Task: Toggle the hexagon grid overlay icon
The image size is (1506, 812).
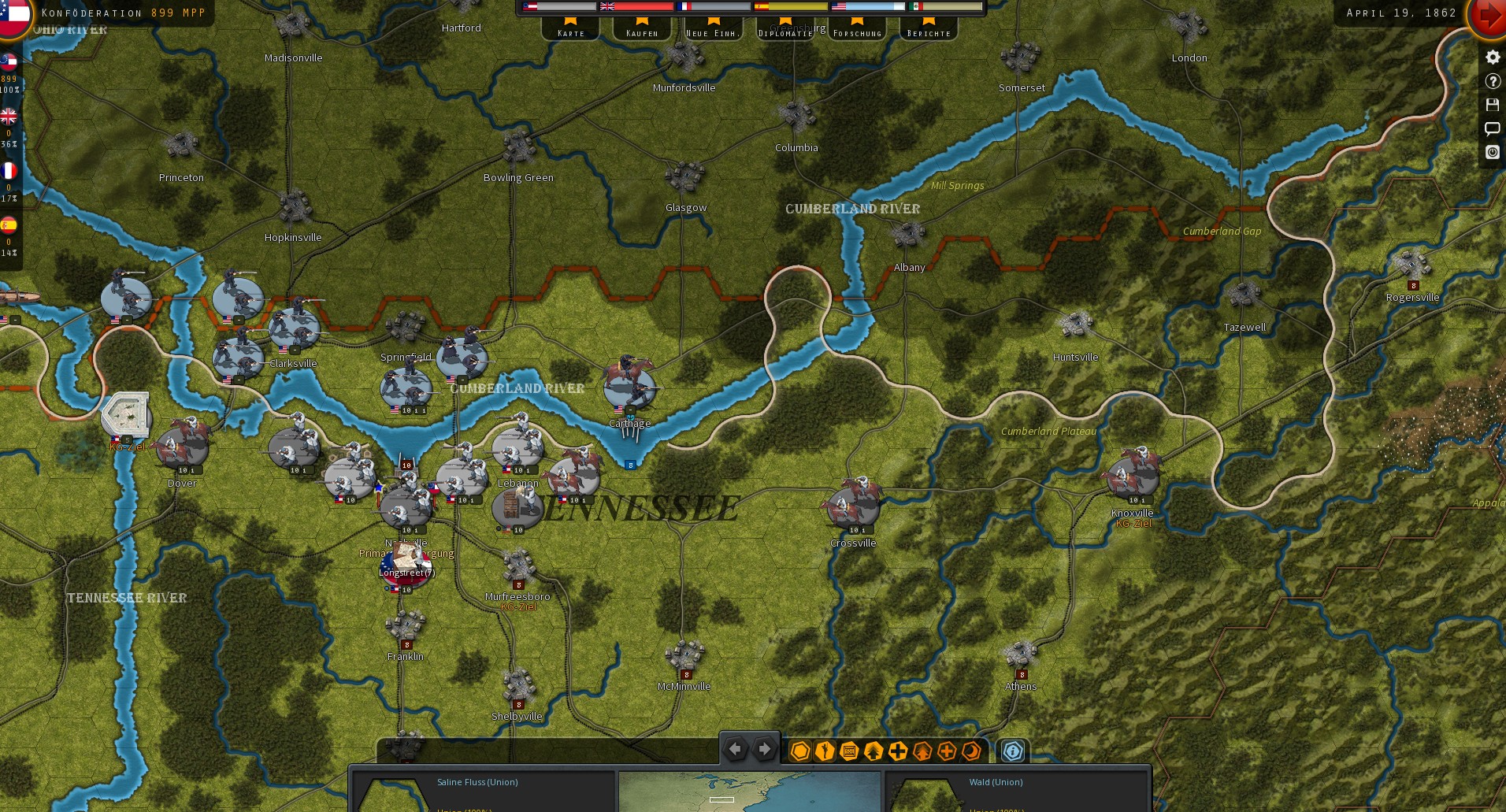Action: [x=799, y=751]
